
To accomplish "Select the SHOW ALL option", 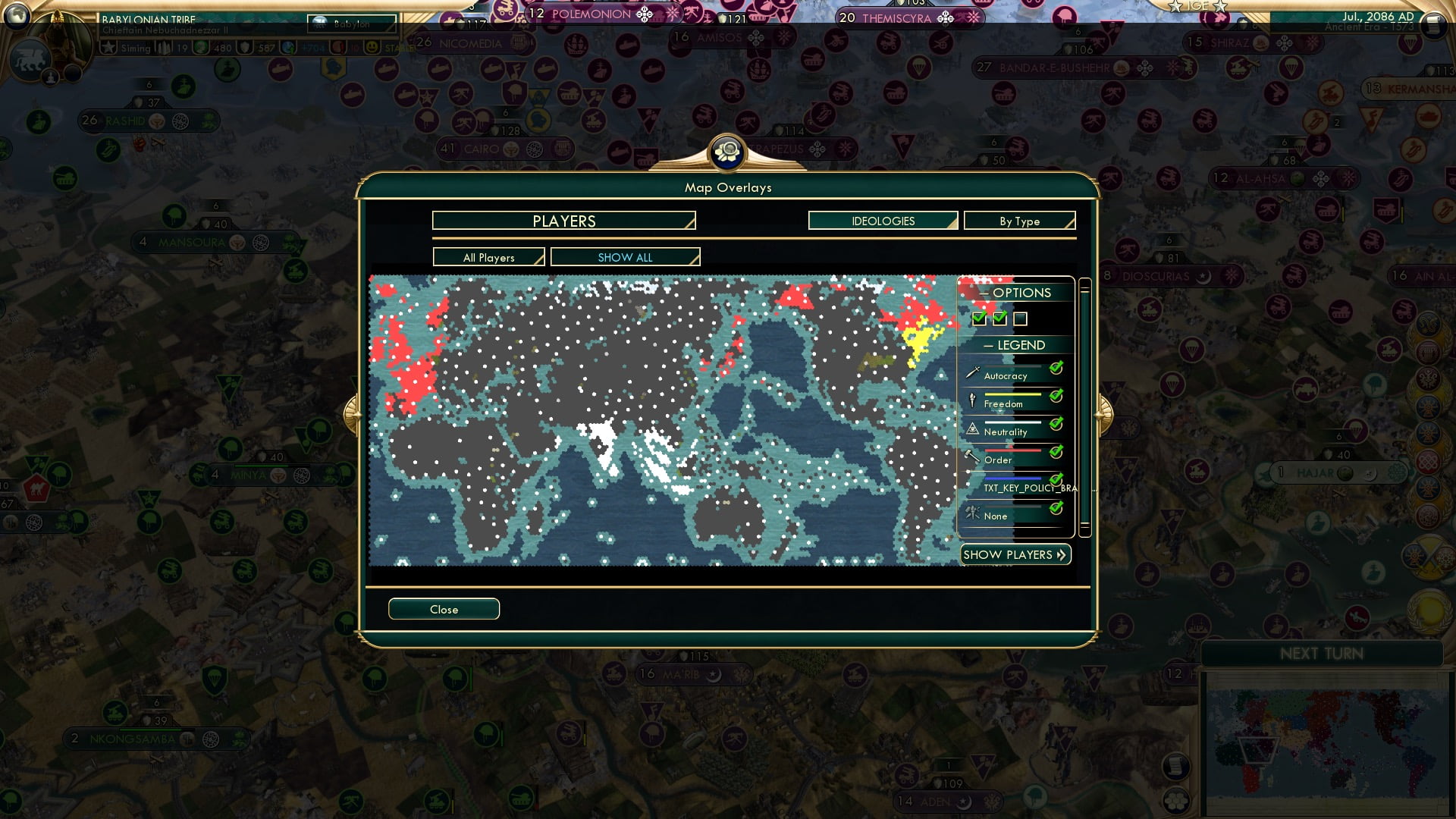I will [625, 257].
